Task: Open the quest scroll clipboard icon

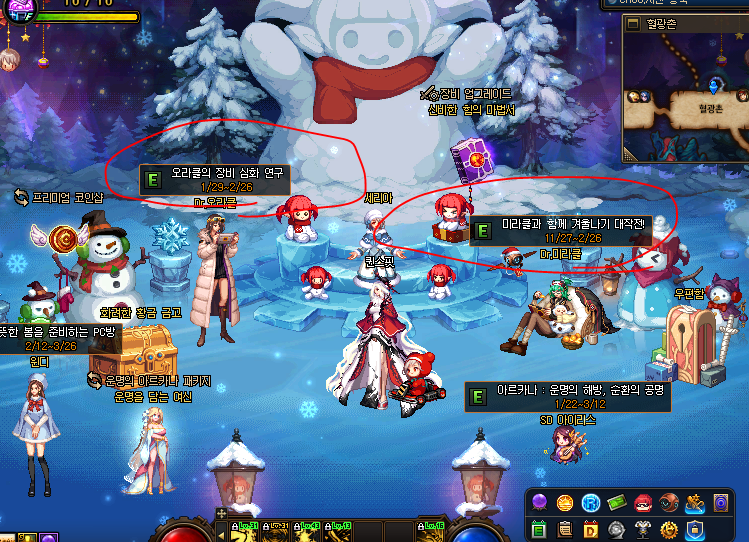Action: click(565, 528)
